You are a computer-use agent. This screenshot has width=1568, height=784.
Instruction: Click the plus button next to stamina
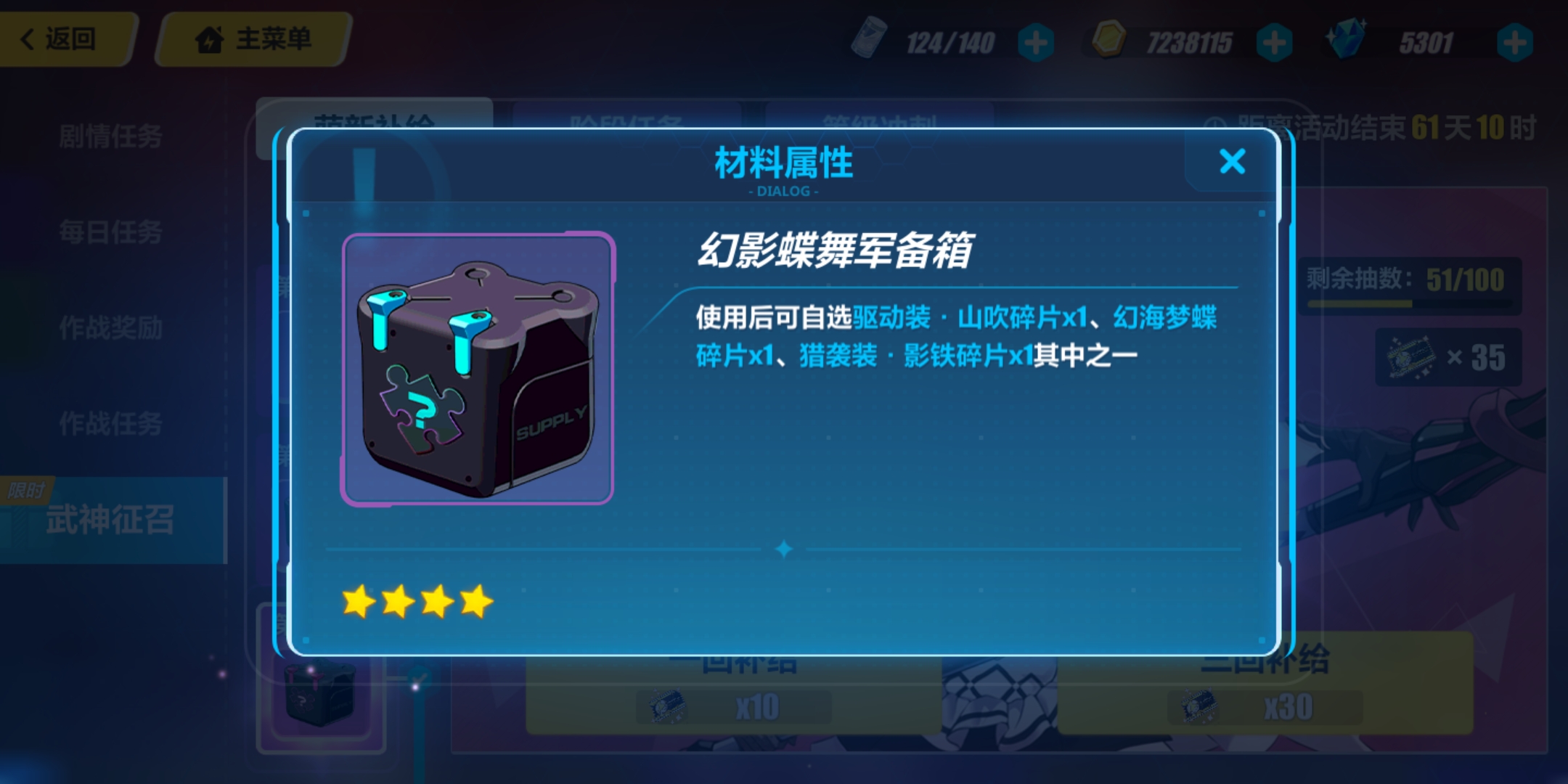(1036, 42)
